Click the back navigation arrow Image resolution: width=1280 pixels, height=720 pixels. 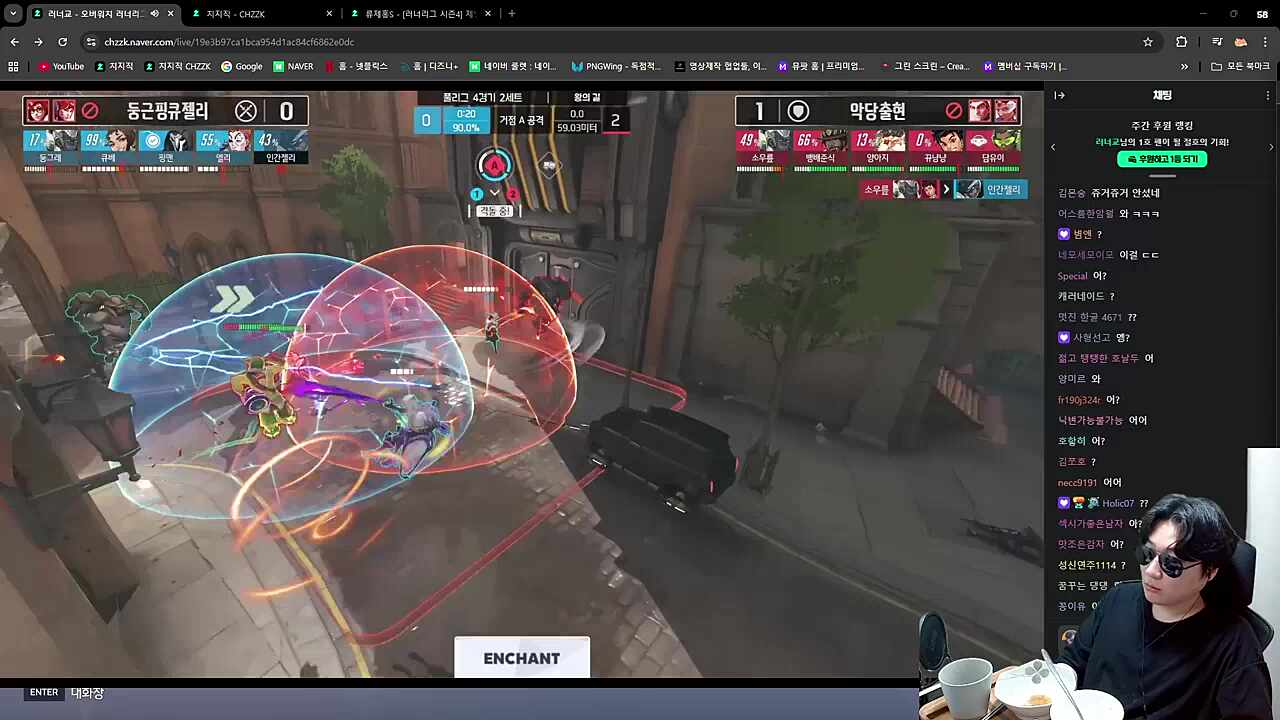(x=14, y=42)
